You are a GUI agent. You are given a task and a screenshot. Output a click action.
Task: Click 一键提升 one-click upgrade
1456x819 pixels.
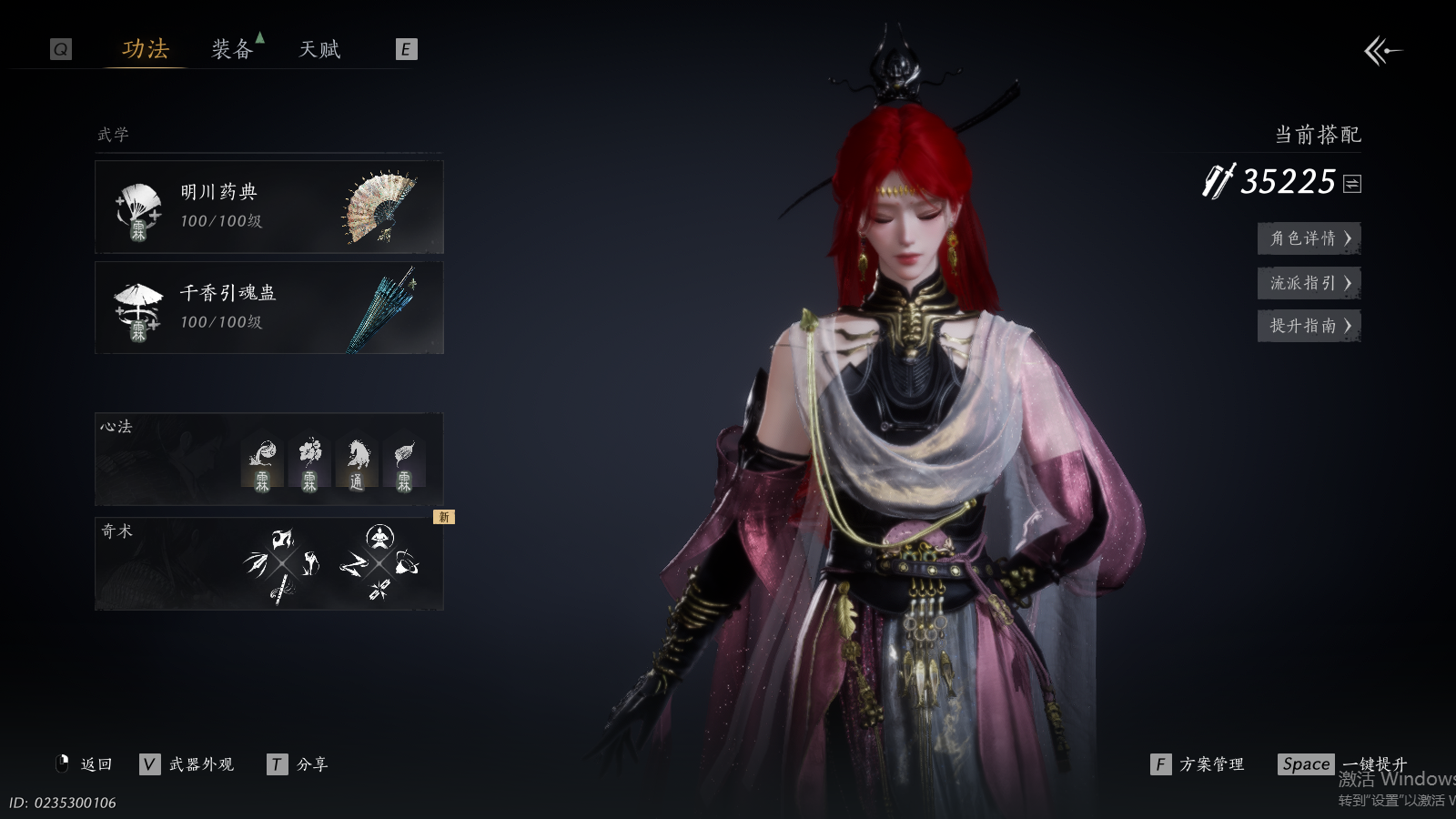pyautogui.click(x=1343, y=764)
